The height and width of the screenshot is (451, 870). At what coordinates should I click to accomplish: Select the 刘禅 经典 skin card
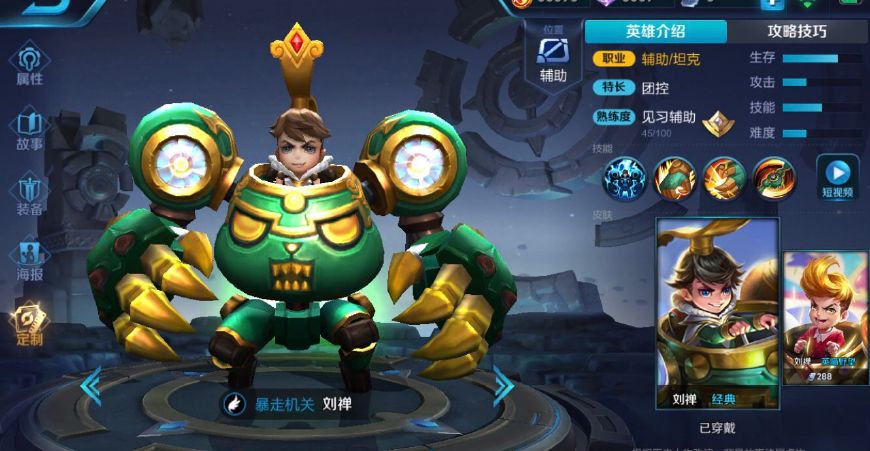(x=717, y=312)
